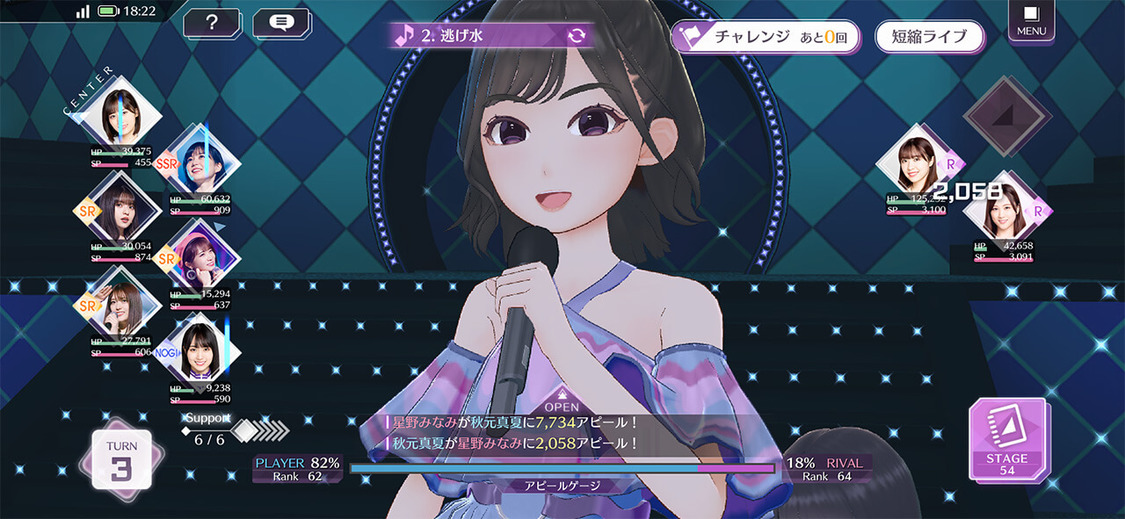
Task: Click the song title 逃げ水 selector
Action: tap(491, 36)
